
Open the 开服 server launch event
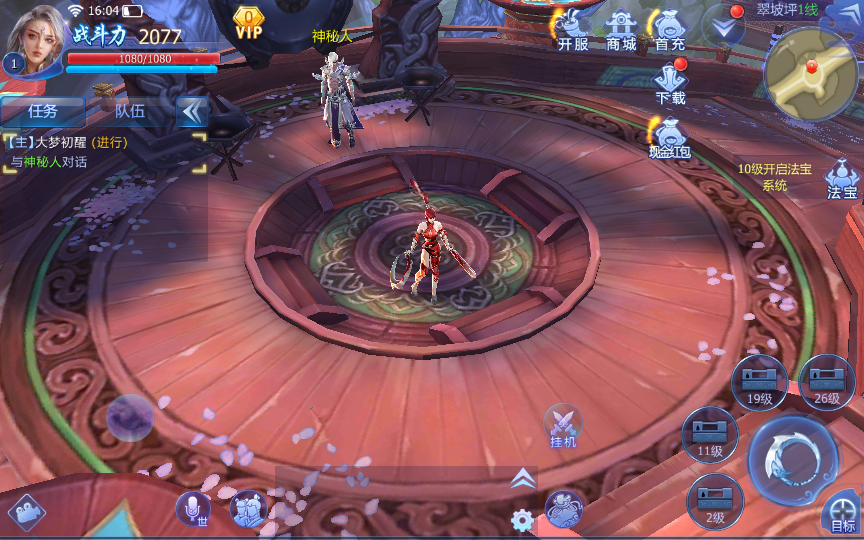coord(573,30)
